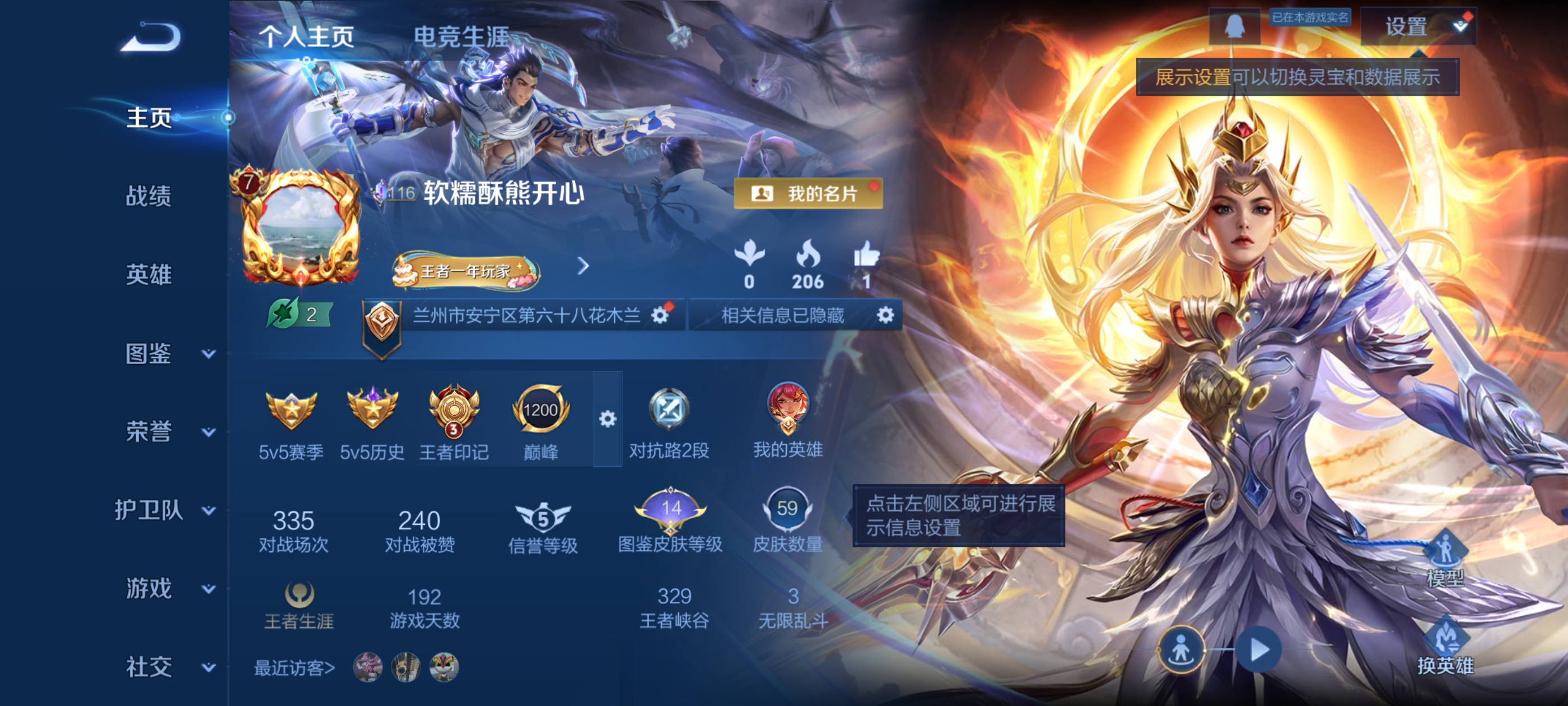Expand the 图鉴 sidebar section
The image size is (1568, 706).
tap(149, 354)
